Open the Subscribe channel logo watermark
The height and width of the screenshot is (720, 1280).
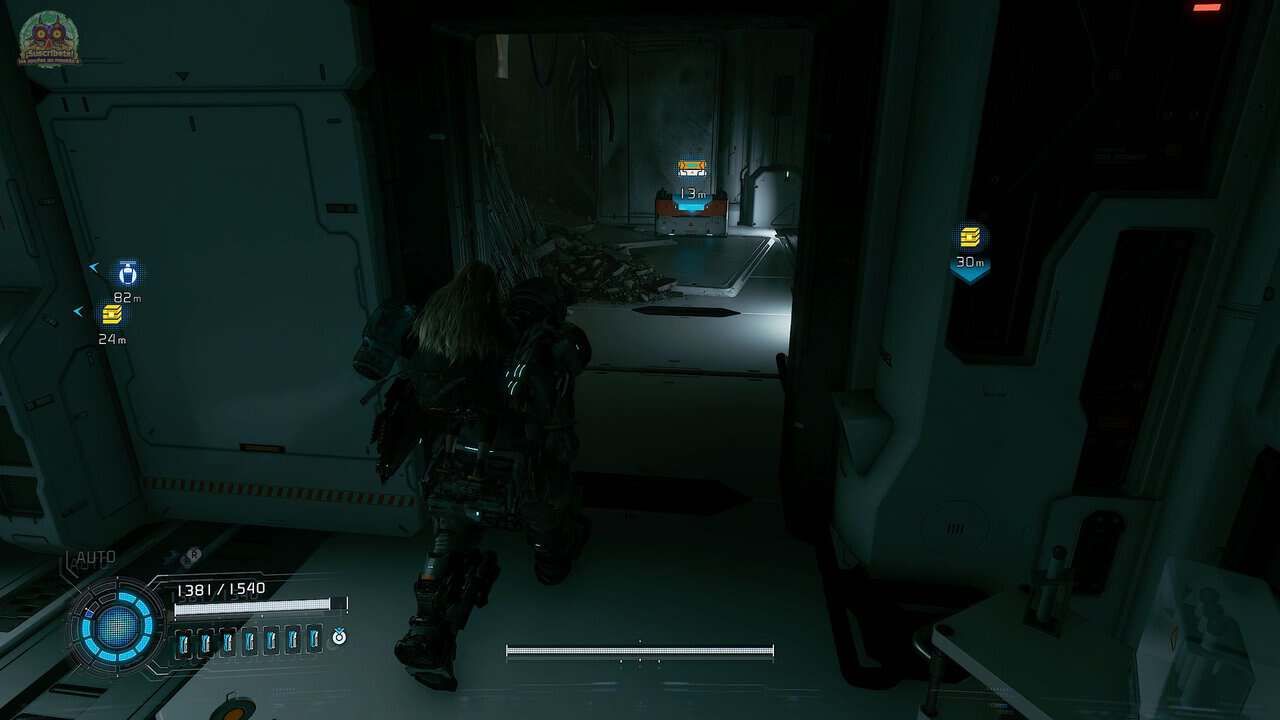[48, 39]
